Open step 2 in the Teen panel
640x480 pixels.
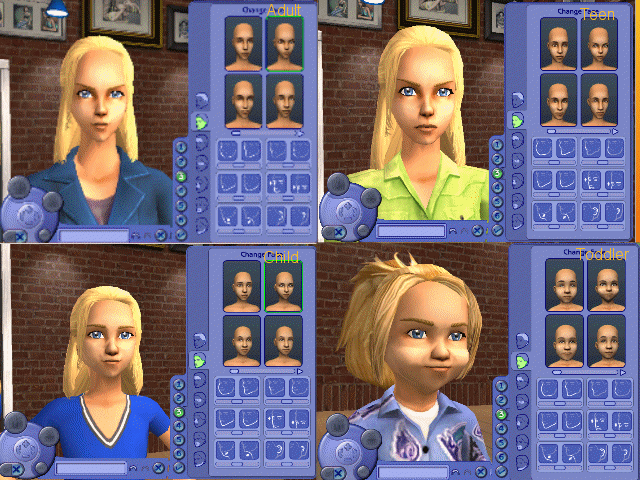[x=497, y=158]
